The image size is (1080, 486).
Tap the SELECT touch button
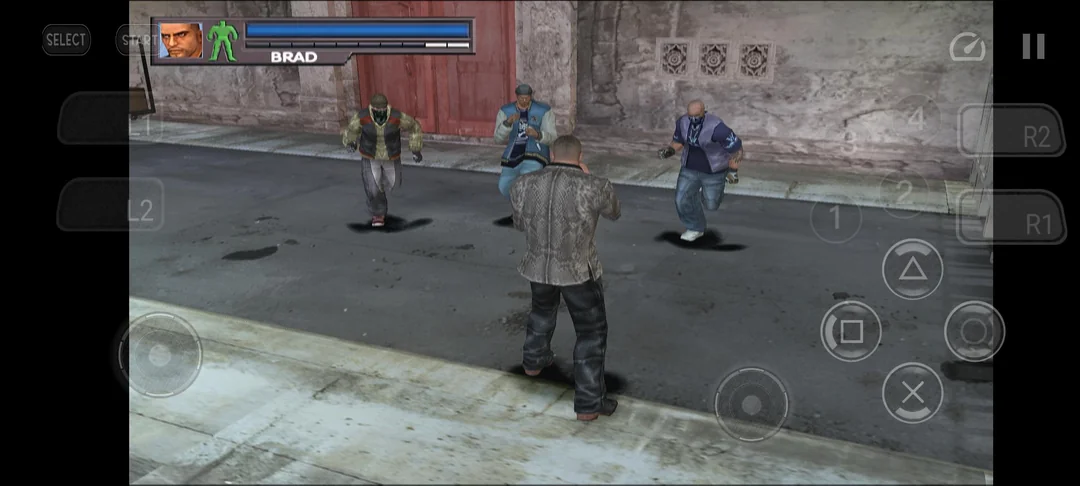[66, 40]
